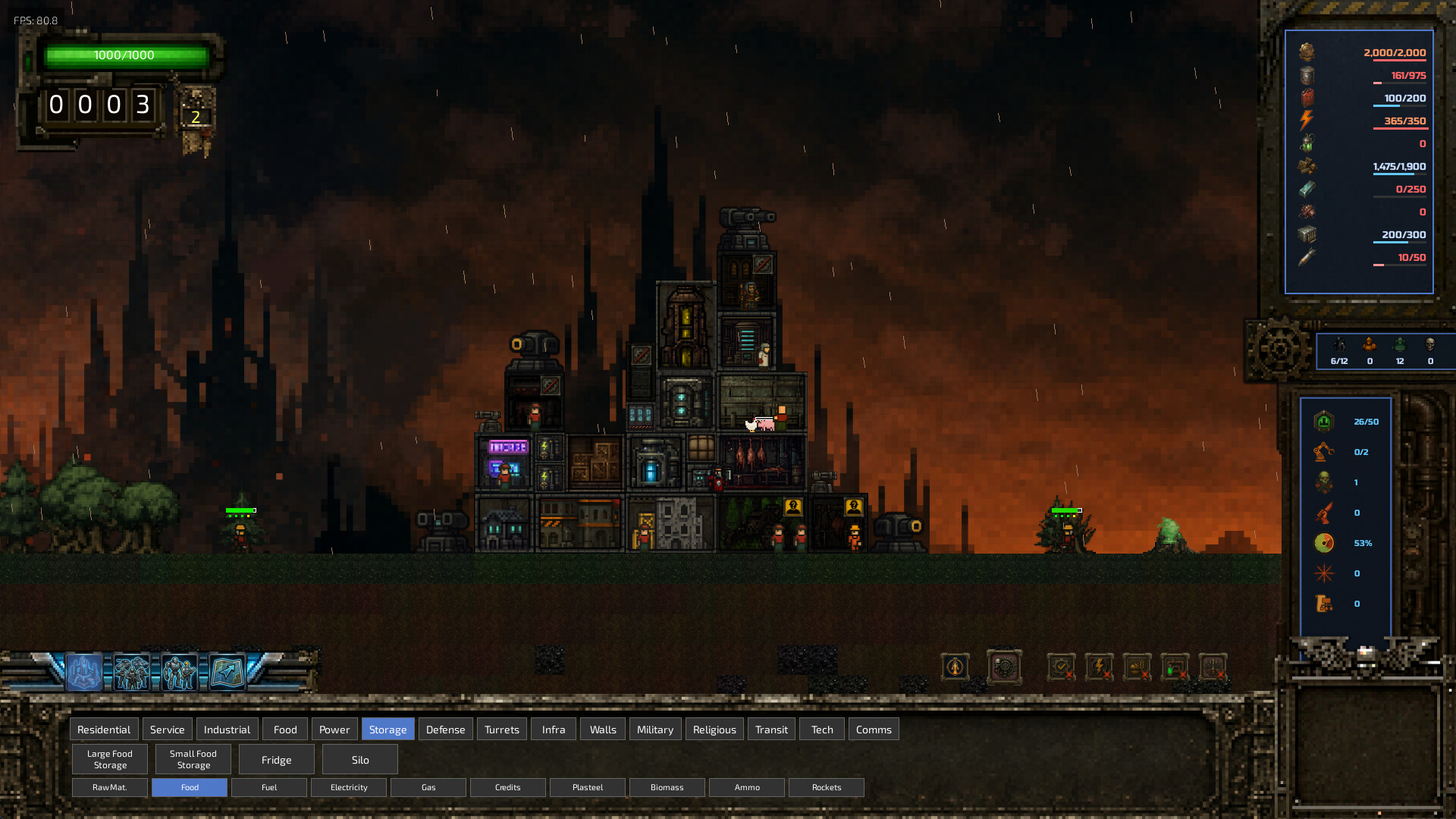Switch to the Defense tab
The image size is (1456, 819).
pyautogui.click(x=445, y=729)
